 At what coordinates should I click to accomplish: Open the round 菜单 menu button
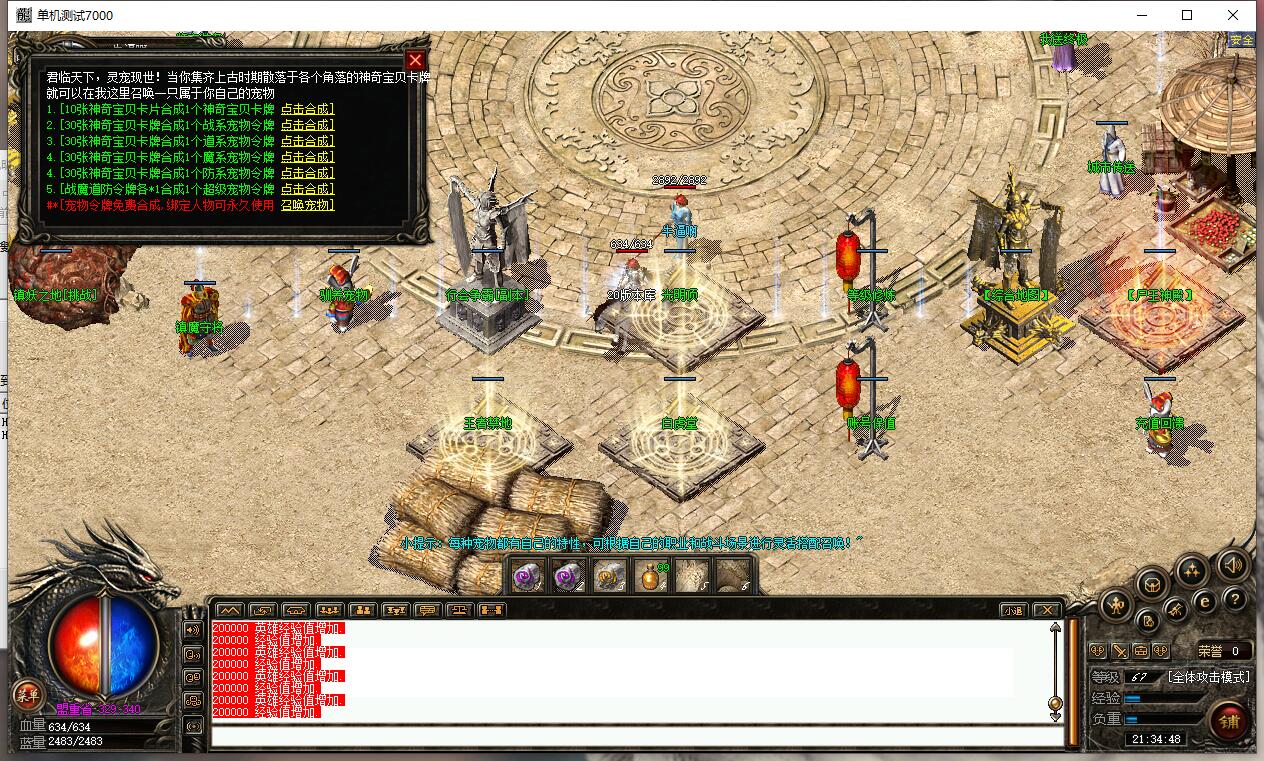click(27, 694)
